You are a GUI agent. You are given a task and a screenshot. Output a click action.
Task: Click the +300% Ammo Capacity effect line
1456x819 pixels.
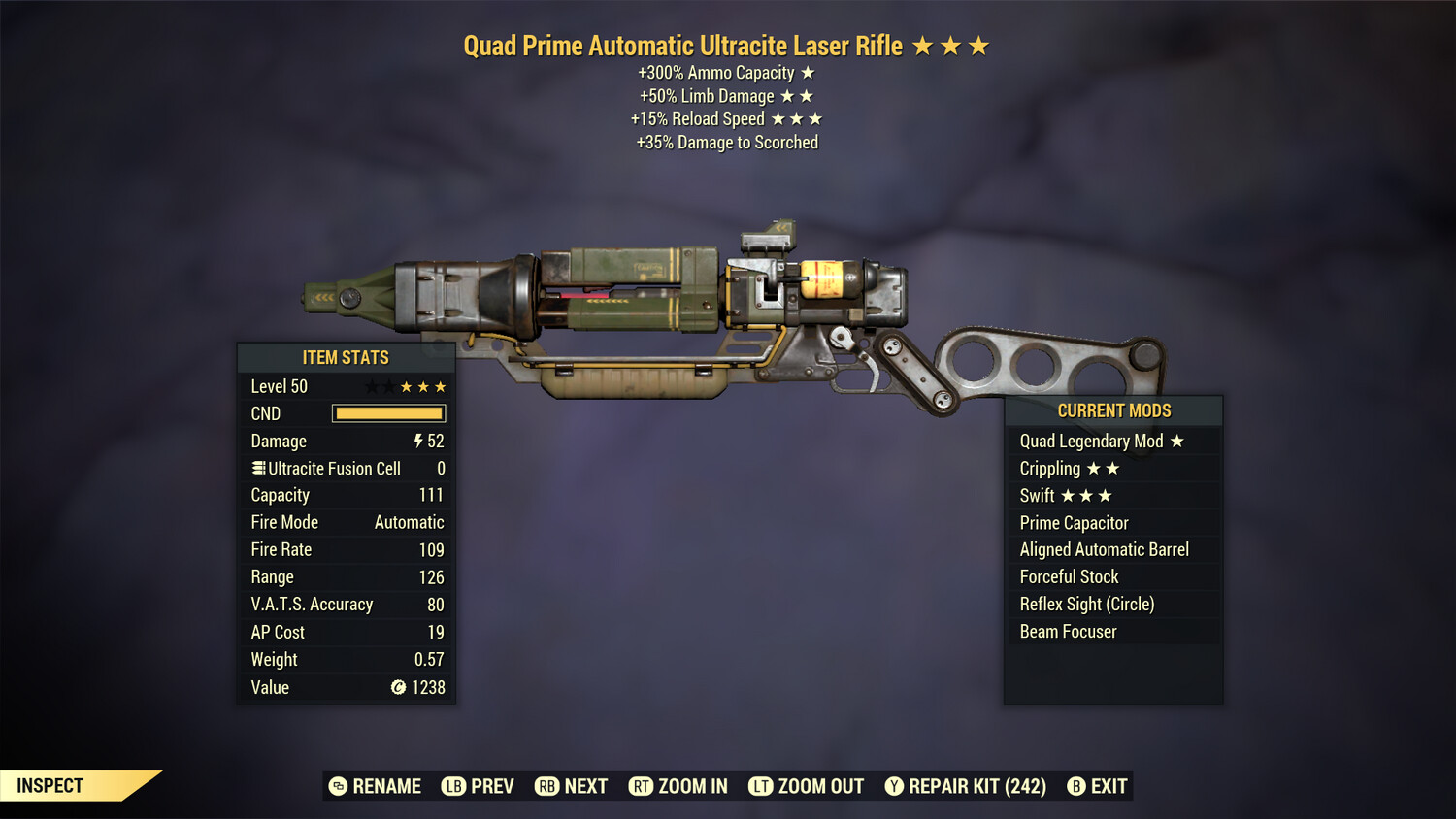click(724, 72)
